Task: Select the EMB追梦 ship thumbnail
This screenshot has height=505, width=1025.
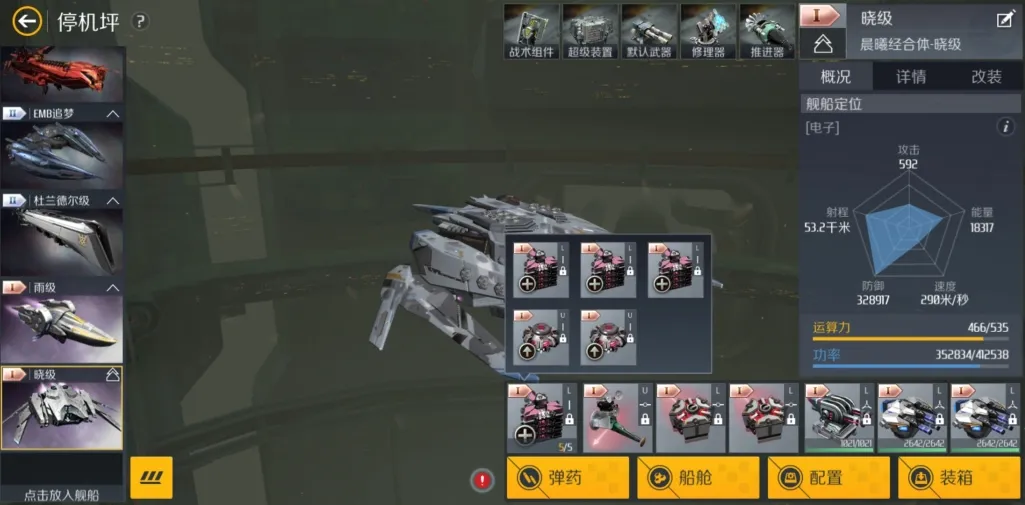Action: click(62, 150)
